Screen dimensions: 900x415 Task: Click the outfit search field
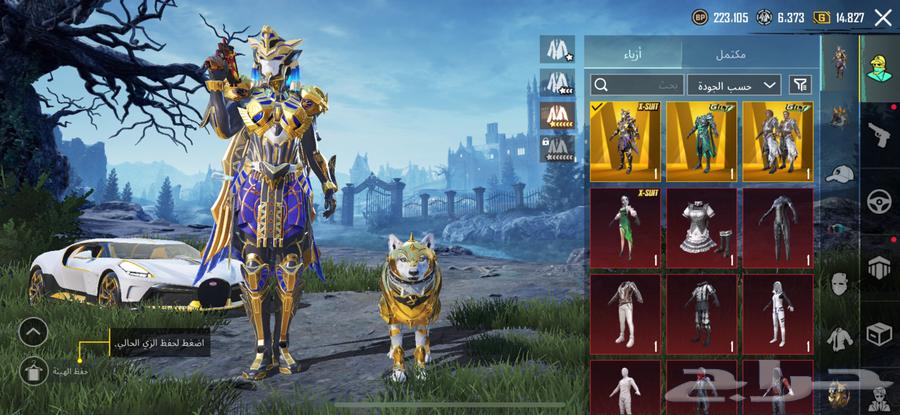pyautogui.click(x=637, y=85)
